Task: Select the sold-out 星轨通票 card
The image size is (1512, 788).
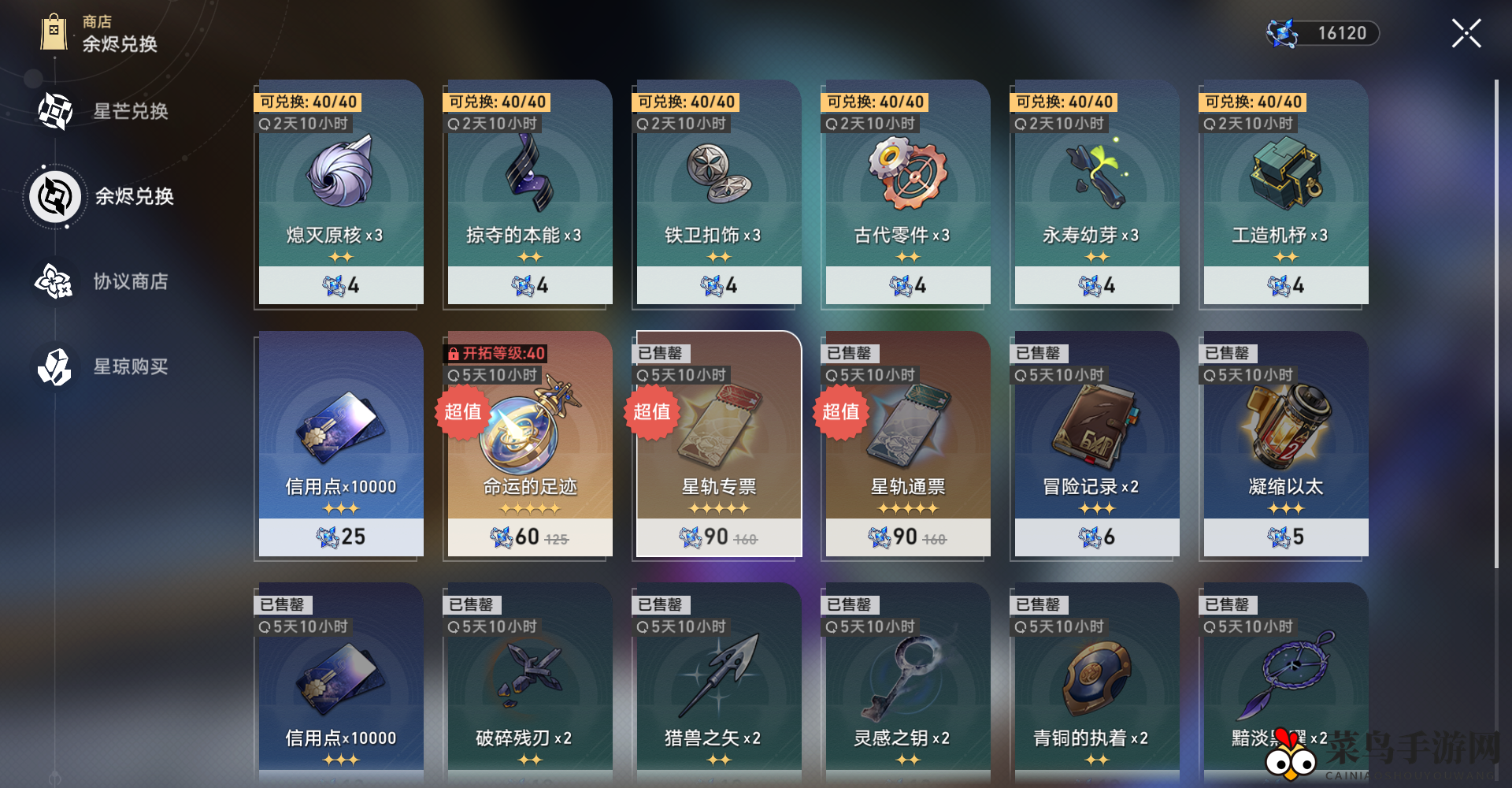Action: 907,444
